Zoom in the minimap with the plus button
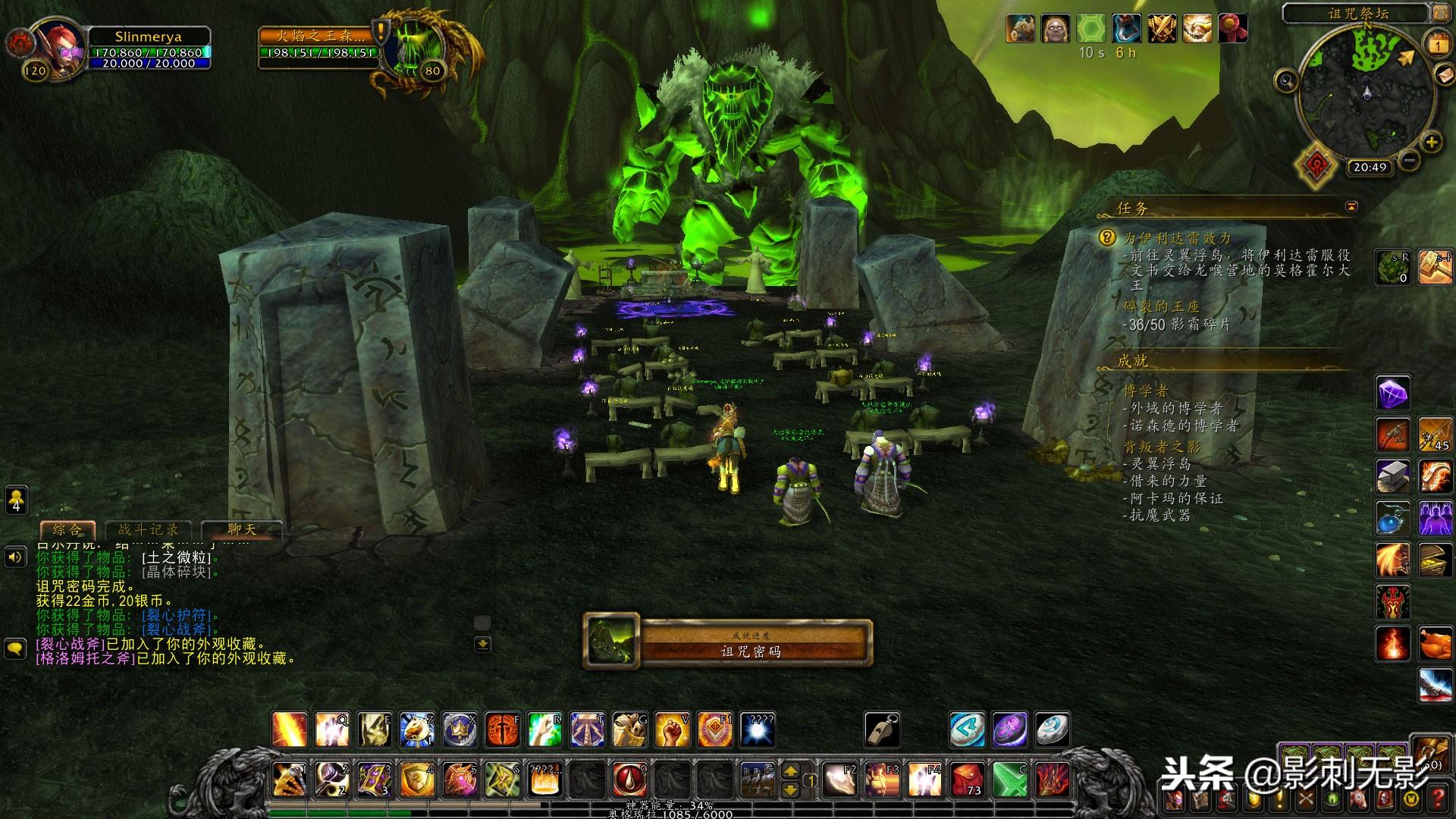The height and width of the screenshot is (819, 1456). click(x=1432, y=142)
